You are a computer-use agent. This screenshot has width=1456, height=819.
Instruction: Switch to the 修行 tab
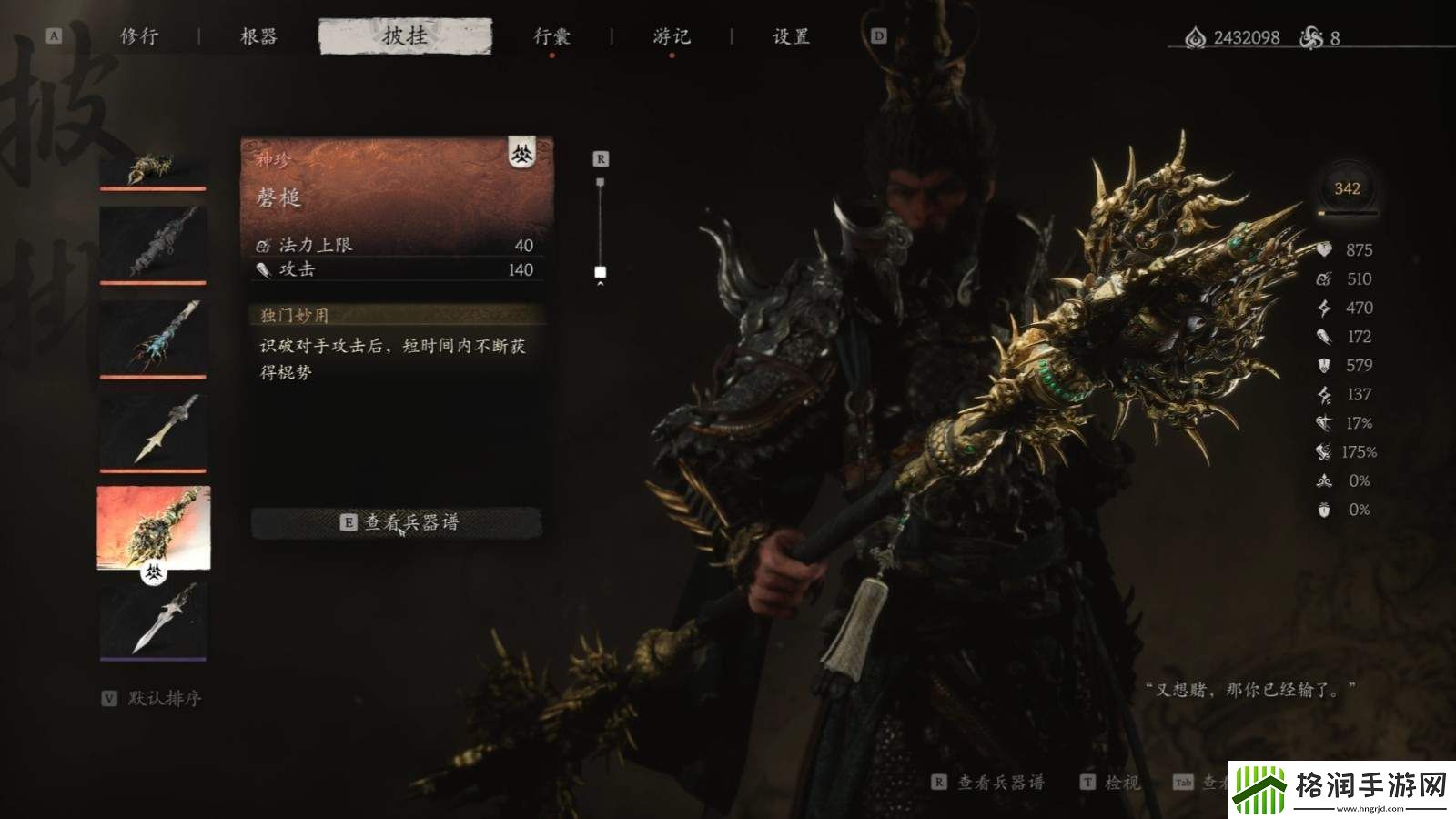point(139,36)
